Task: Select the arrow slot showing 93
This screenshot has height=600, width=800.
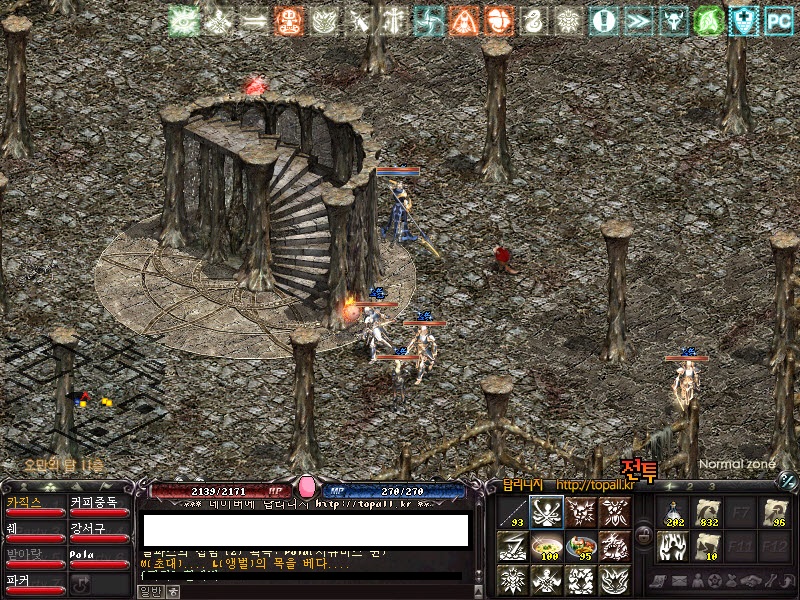Action: [x=512, y=513]
